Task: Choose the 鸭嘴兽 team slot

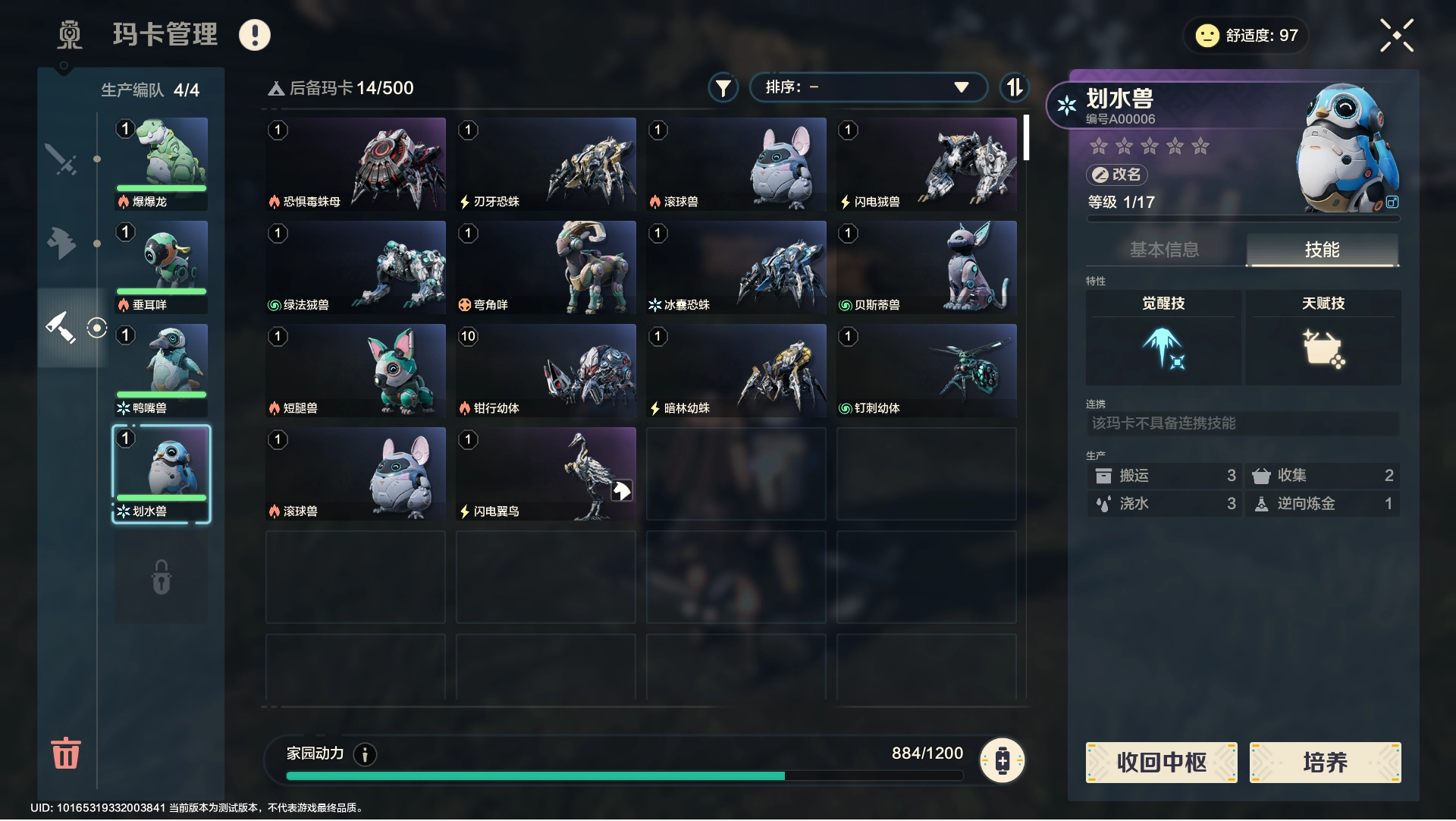Action: point(161,370)
